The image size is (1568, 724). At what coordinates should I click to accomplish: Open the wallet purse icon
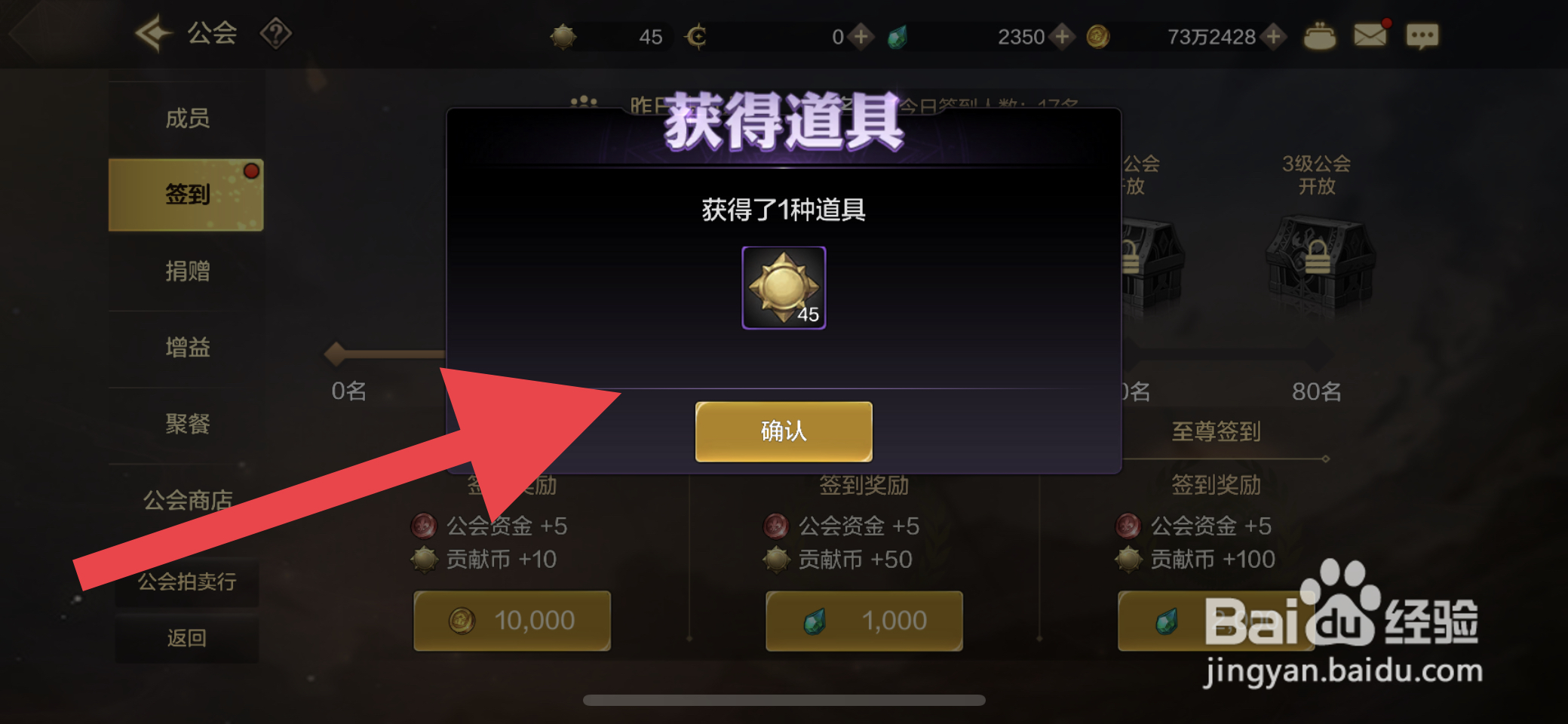(1320, 35)
